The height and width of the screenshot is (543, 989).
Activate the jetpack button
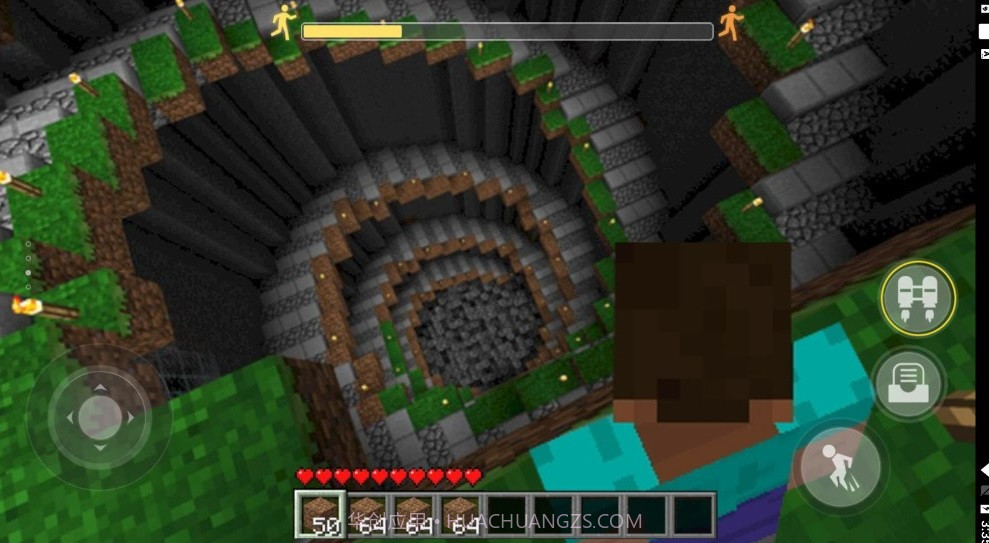click(x=917, y=298)
